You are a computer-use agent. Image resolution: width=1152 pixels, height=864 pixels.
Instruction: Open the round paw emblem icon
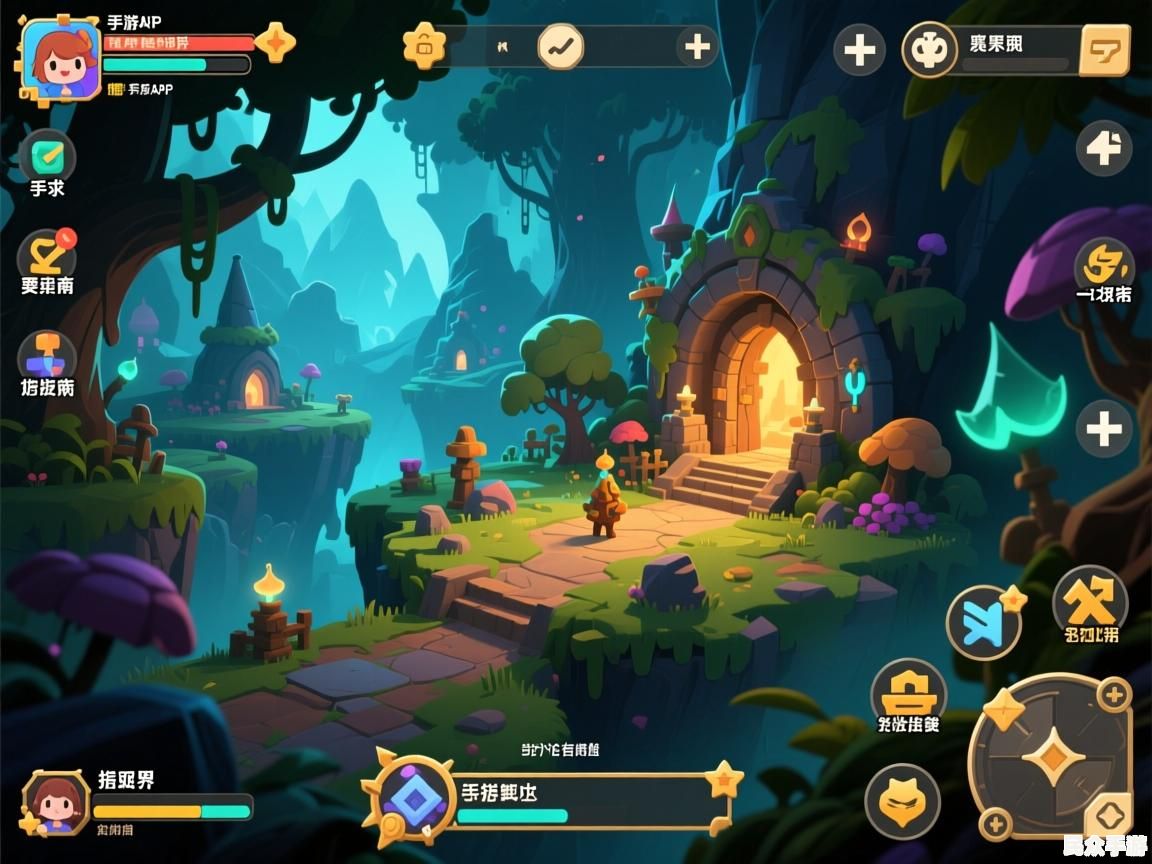930,49
